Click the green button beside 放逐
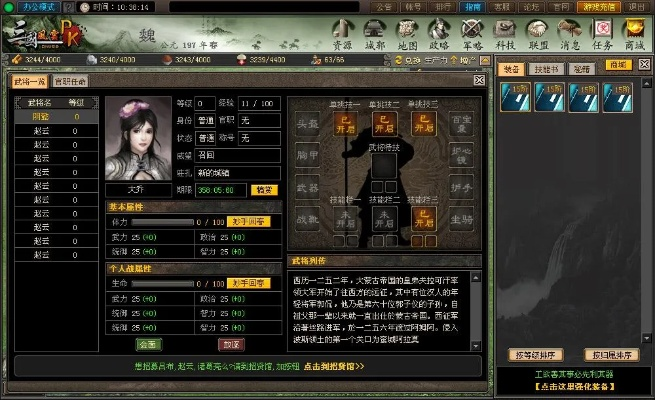Viewport: 655px width, 400px height. pyautogui.click(x=149, y=344)
